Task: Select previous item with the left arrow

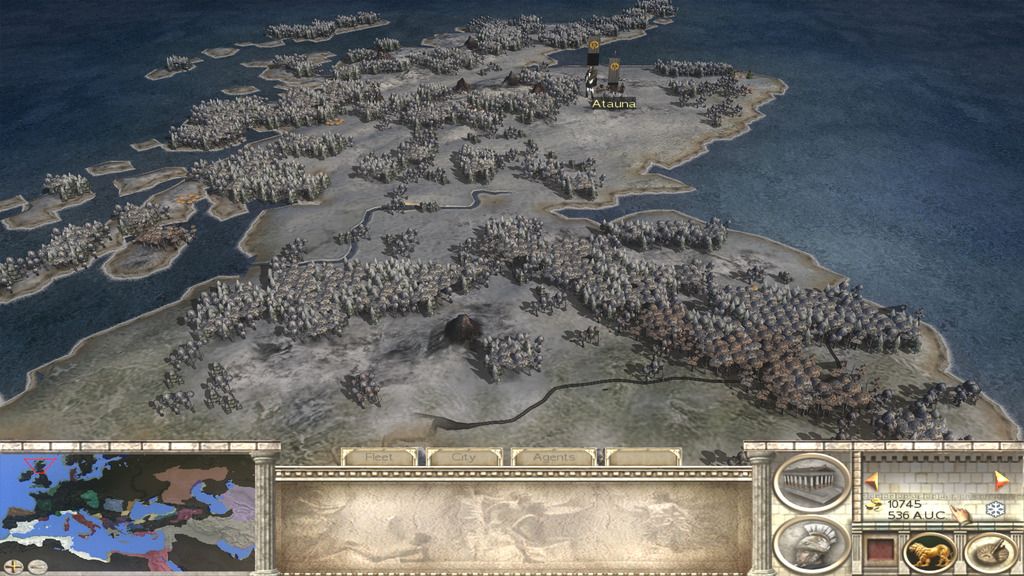Action: coord(871,481)
